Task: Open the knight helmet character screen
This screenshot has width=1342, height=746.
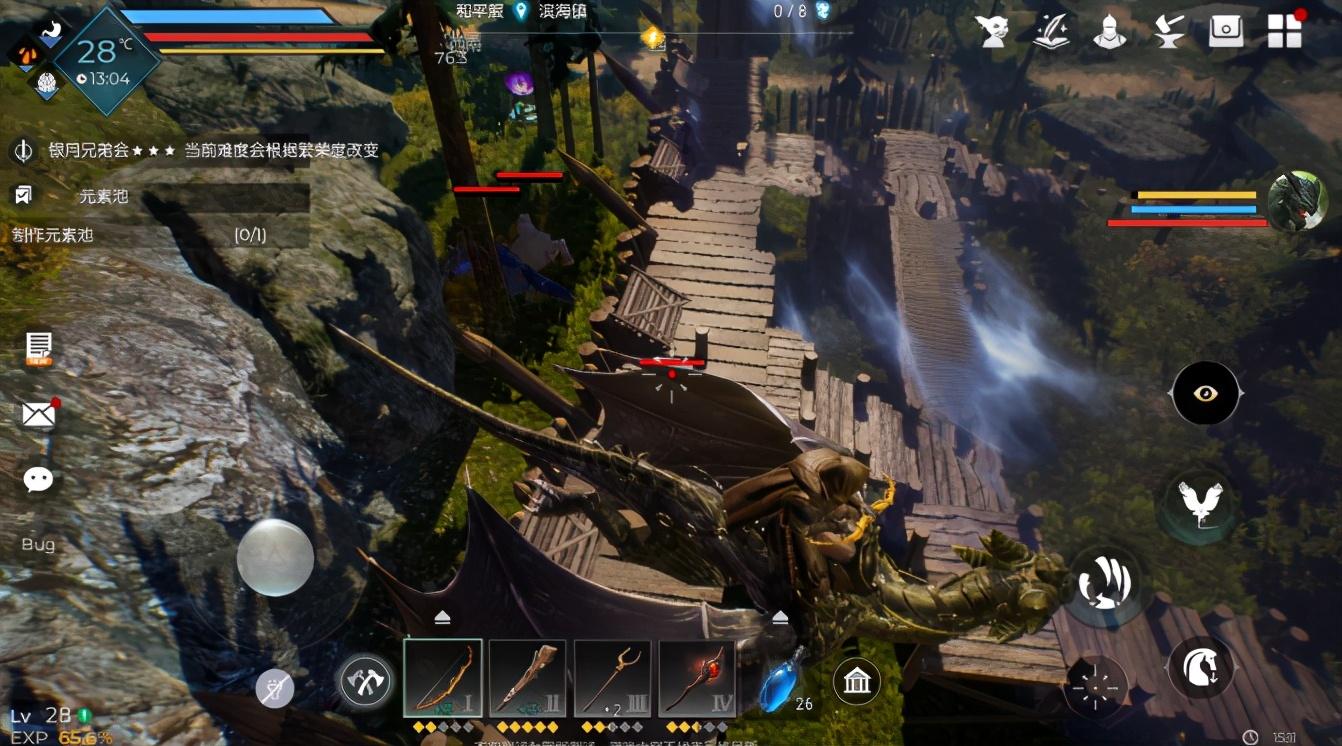Action: click(1109, 31)
